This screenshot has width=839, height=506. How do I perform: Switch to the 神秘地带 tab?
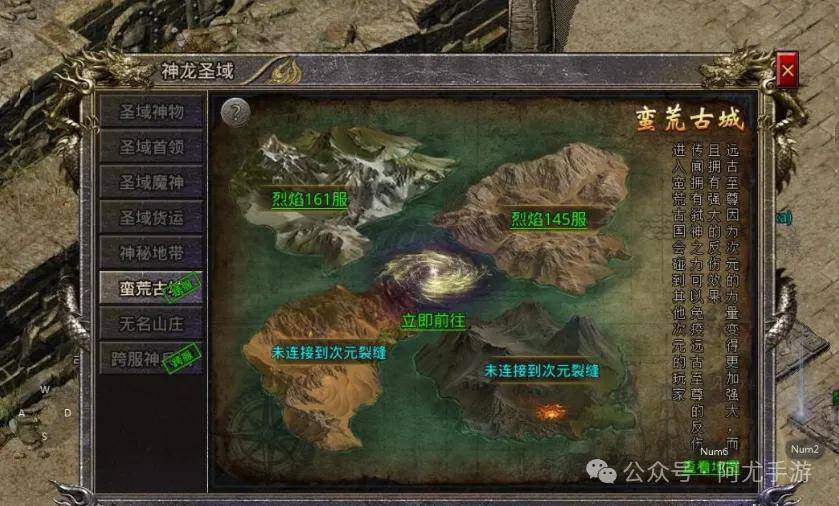150,251
